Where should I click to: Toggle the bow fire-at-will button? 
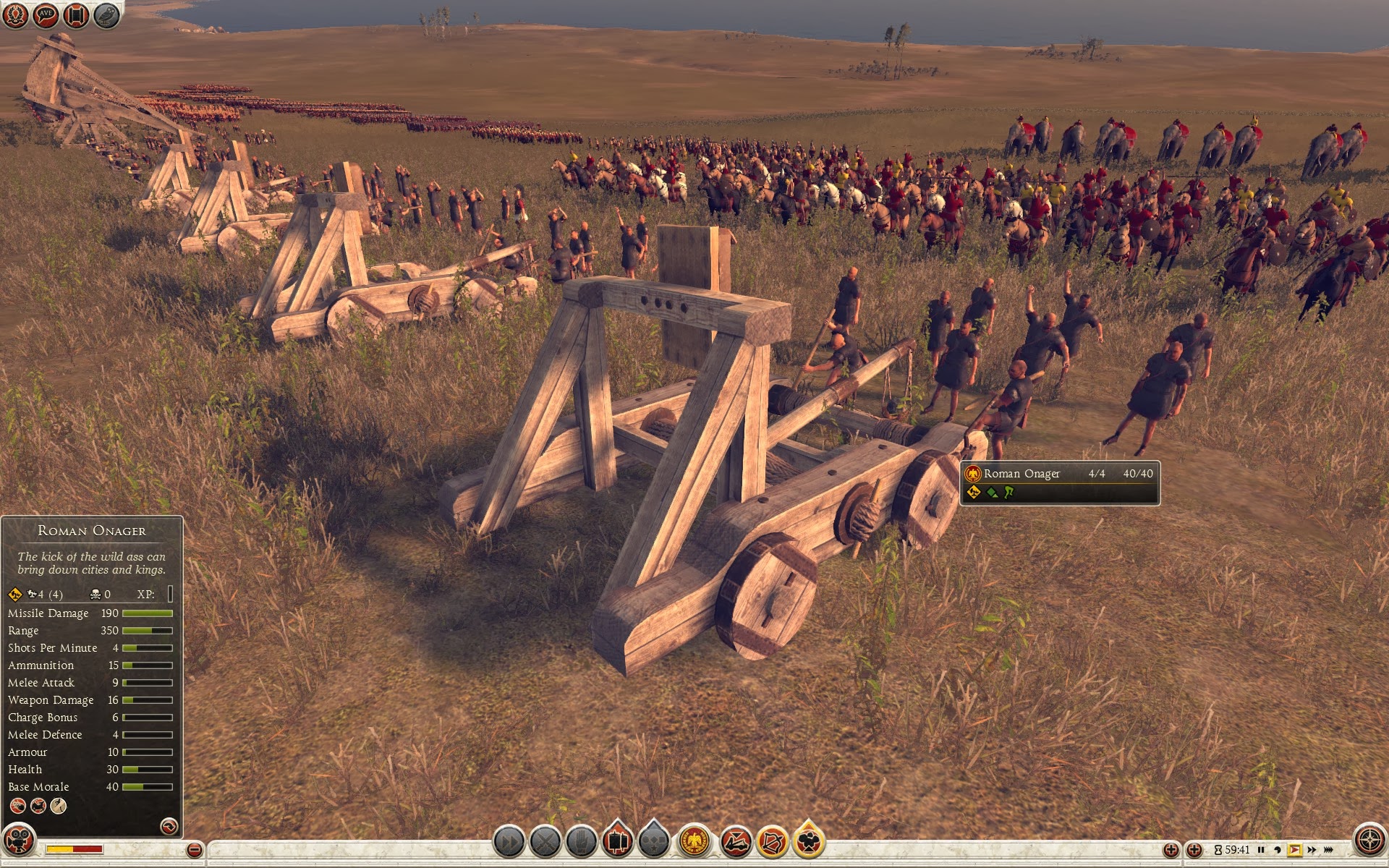coord(772,841)
